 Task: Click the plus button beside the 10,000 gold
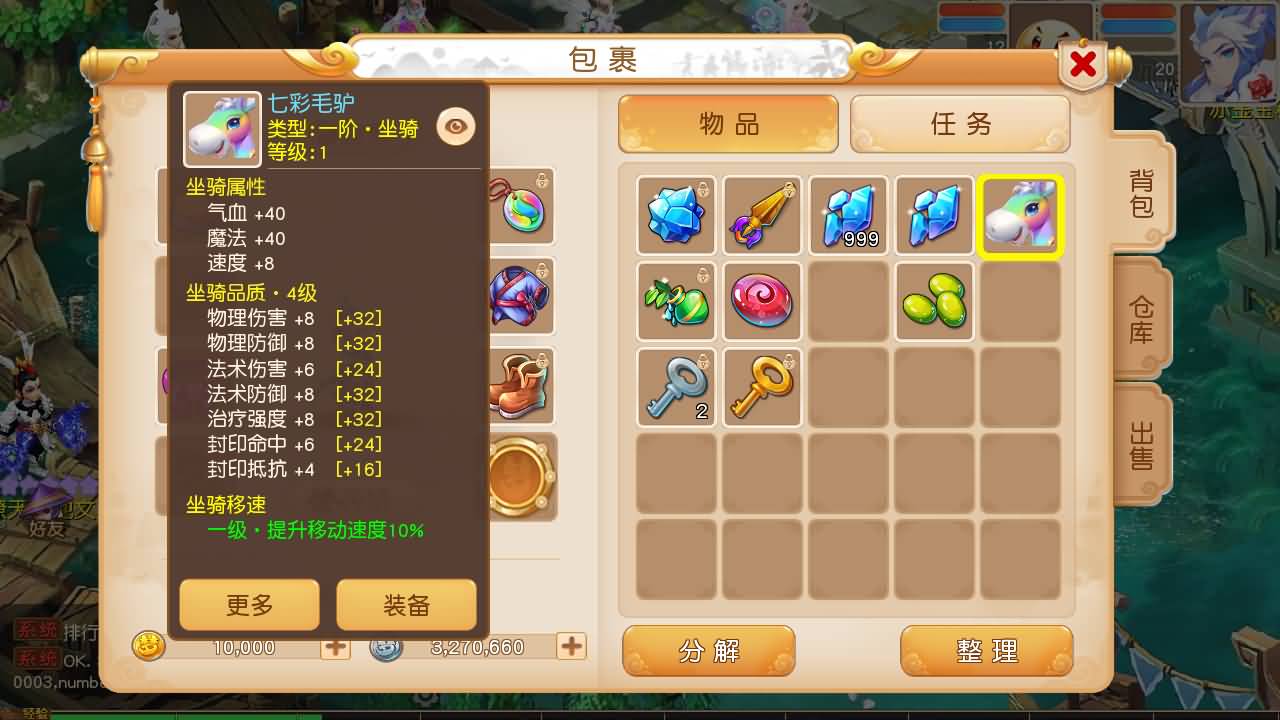pos(334,647)
